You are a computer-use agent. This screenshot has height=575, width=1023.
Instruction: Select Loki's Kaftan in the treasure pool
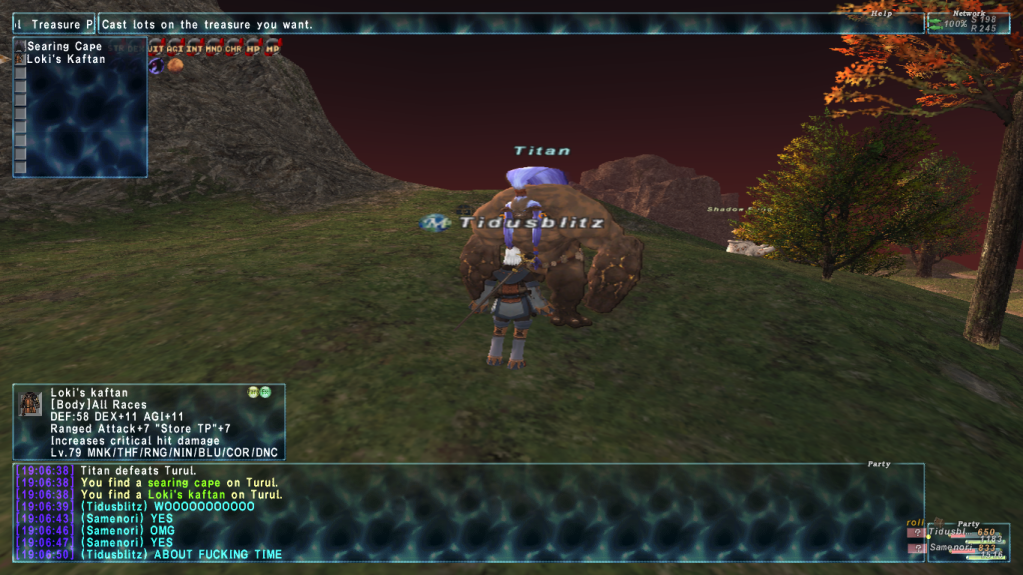pyautogui.click(x=65, y=59)
